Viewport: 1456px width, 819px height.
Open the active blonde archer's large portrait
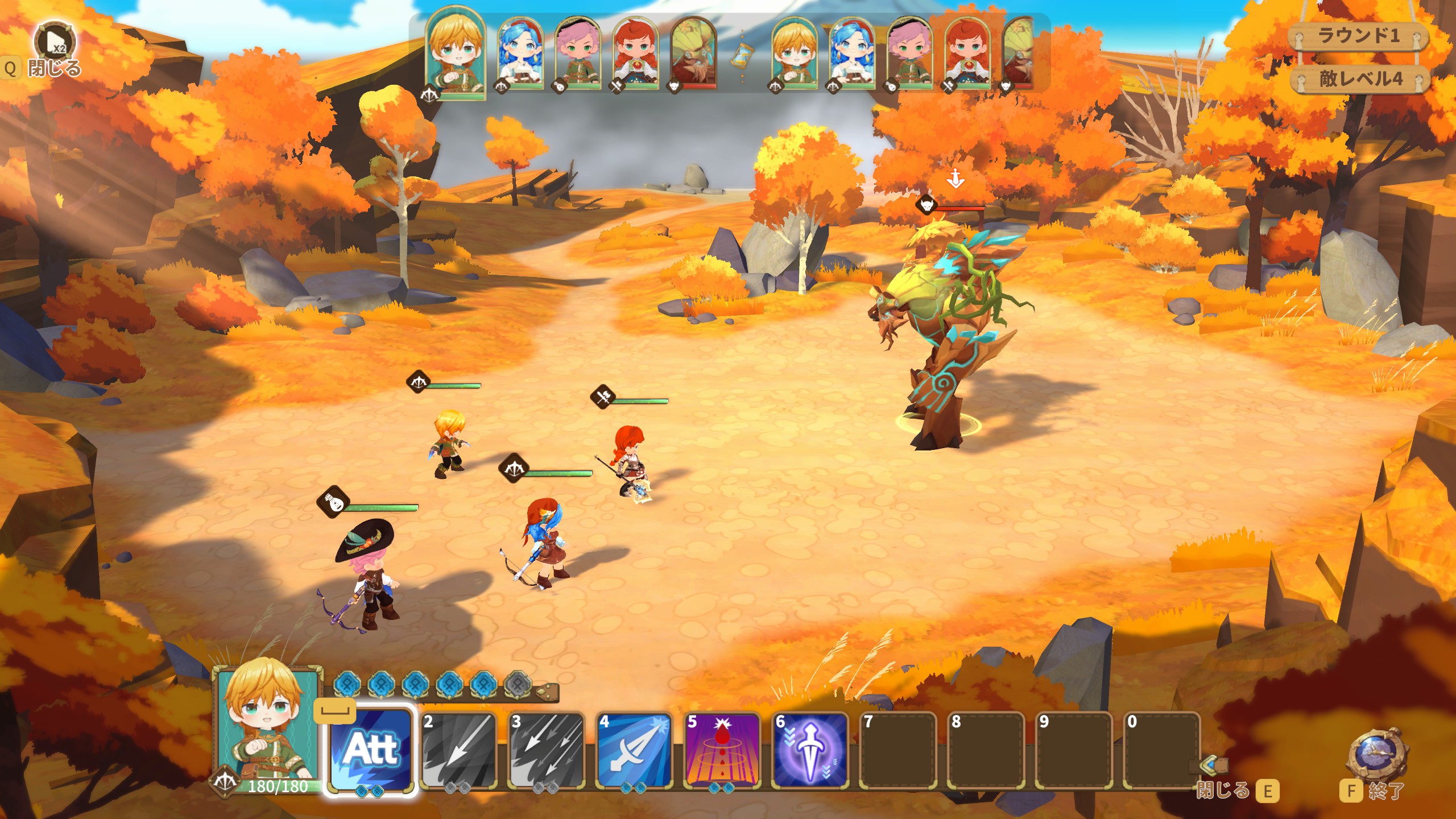[267, 722]
